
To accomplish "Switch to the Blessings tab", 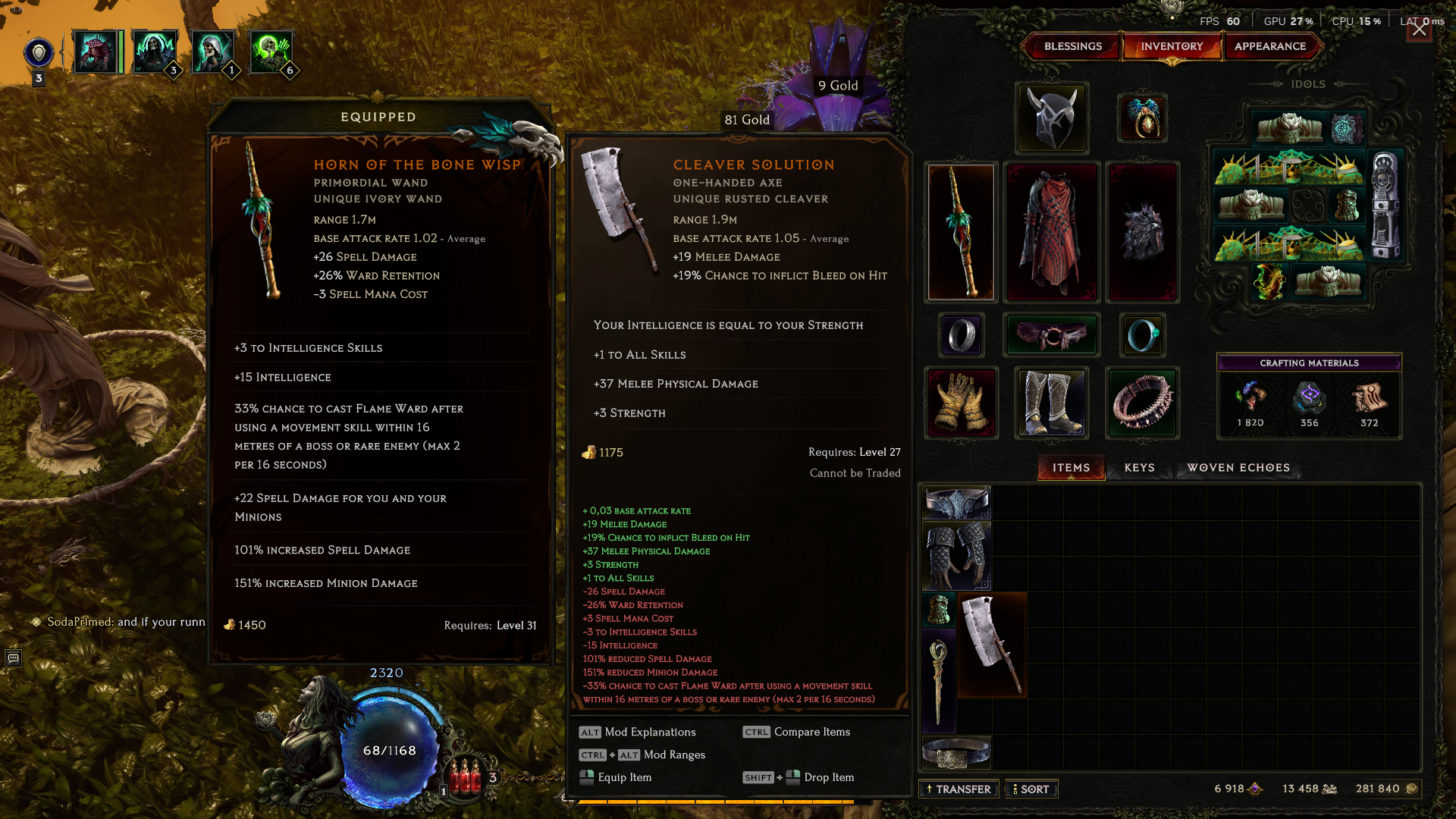I will tap(1072, 46).
